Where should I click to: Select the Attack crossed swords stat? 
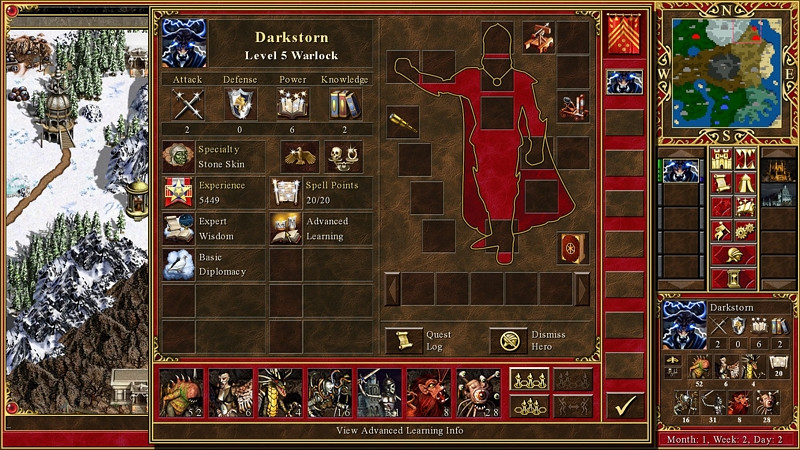188,104
